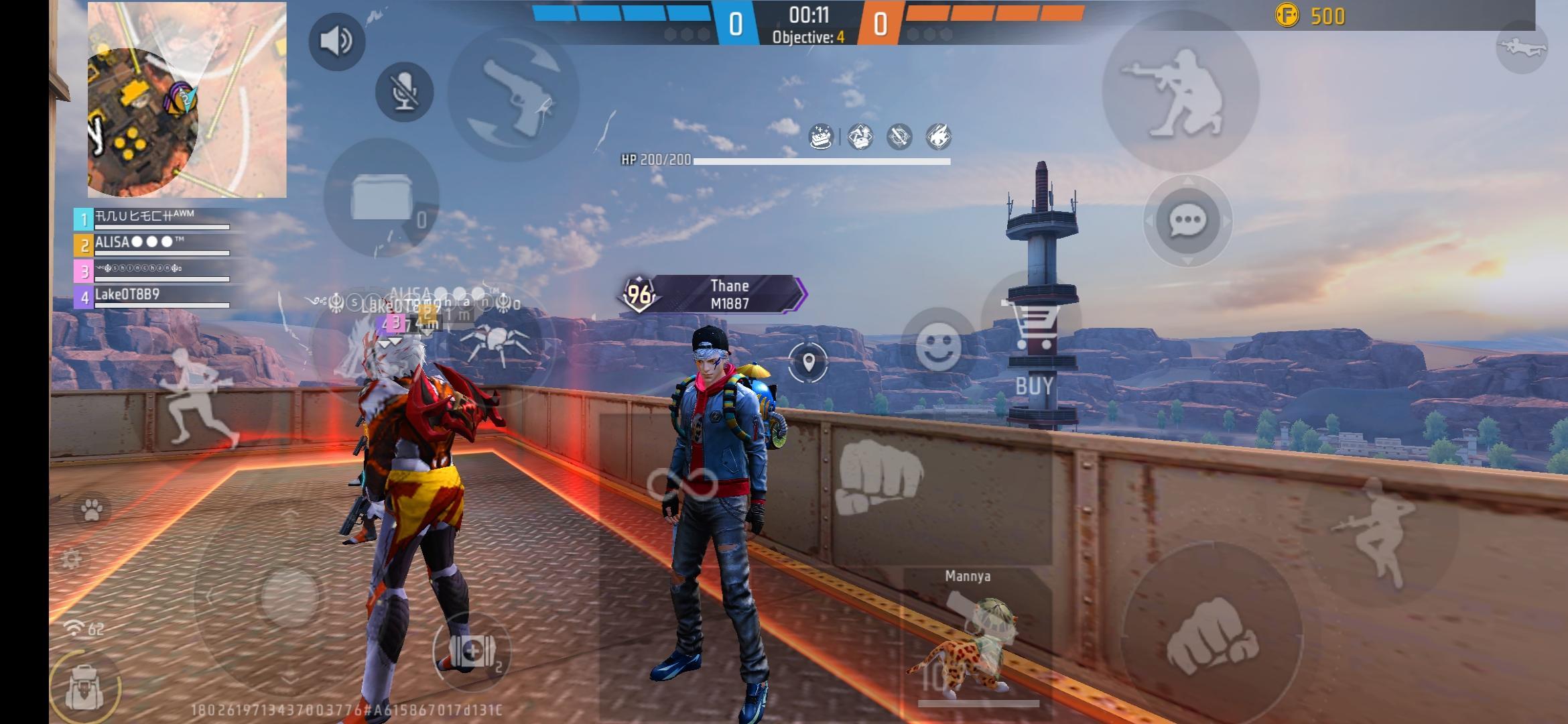Toggle the speaker sound button
Screen dimensions: 1568x724
click(x=336, y=42)
